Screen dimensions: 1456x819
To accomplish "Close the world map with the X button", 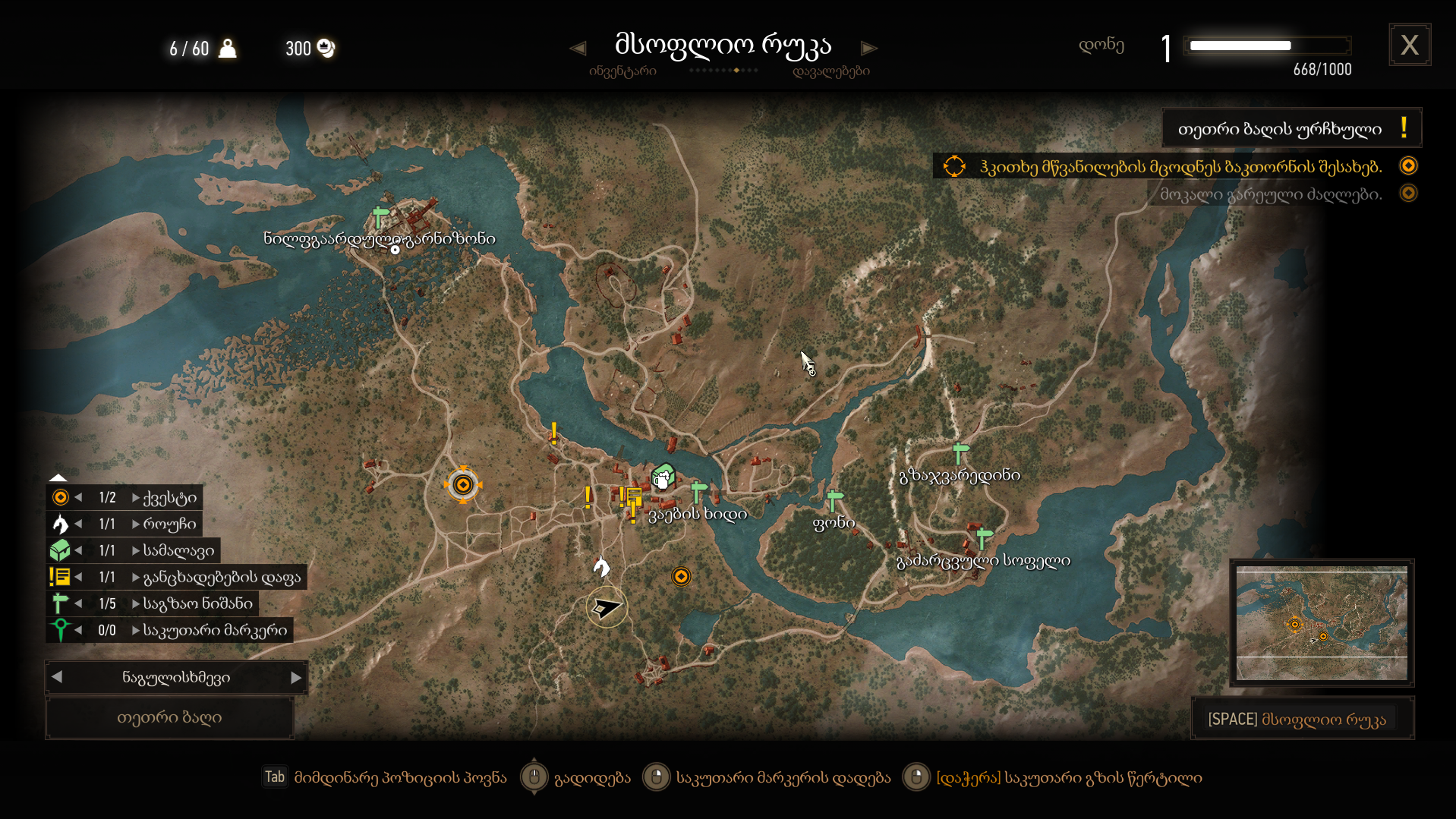I will pyautogui.click(x=1409, y=46).
